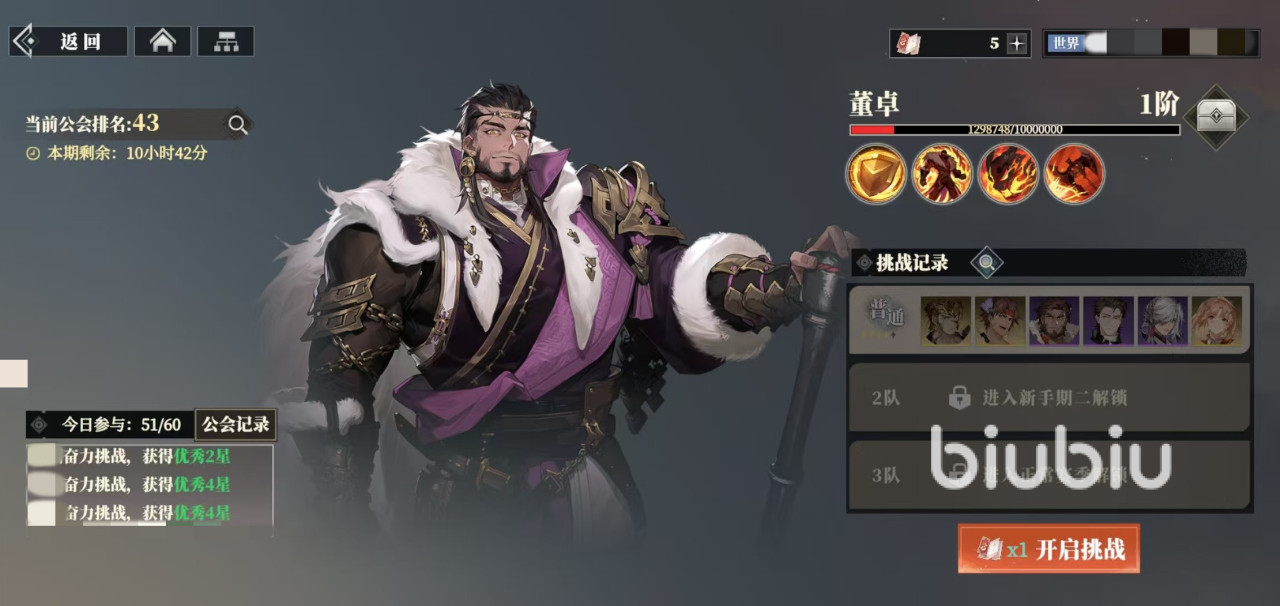Image resolution: width=1280 pixels, height=606 pixels.
Task: Tap the locked 2队 team slot
Action: [1048, 398]
